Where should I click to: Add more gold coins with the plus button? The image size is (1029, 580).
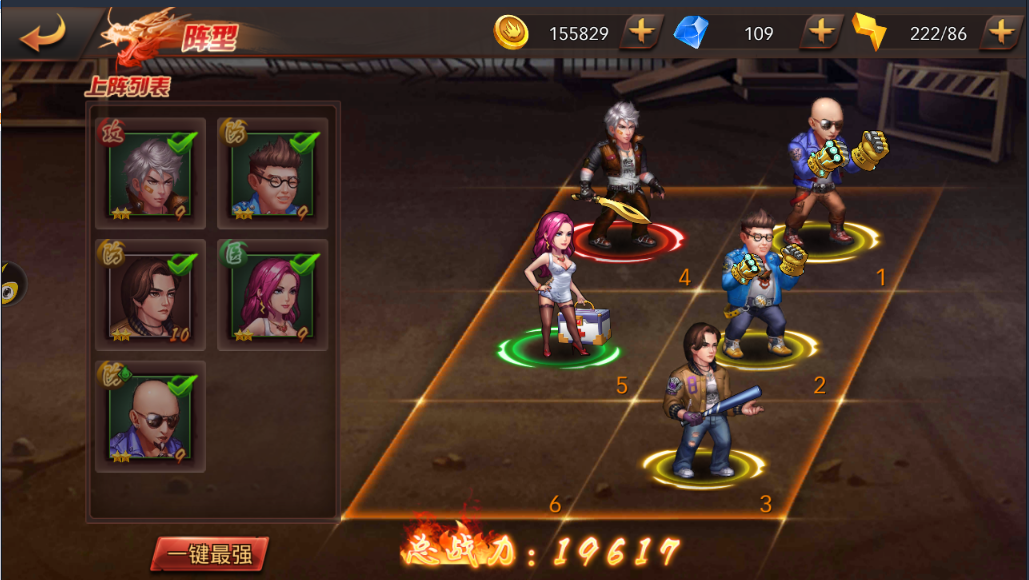click(x=641, y=32)
